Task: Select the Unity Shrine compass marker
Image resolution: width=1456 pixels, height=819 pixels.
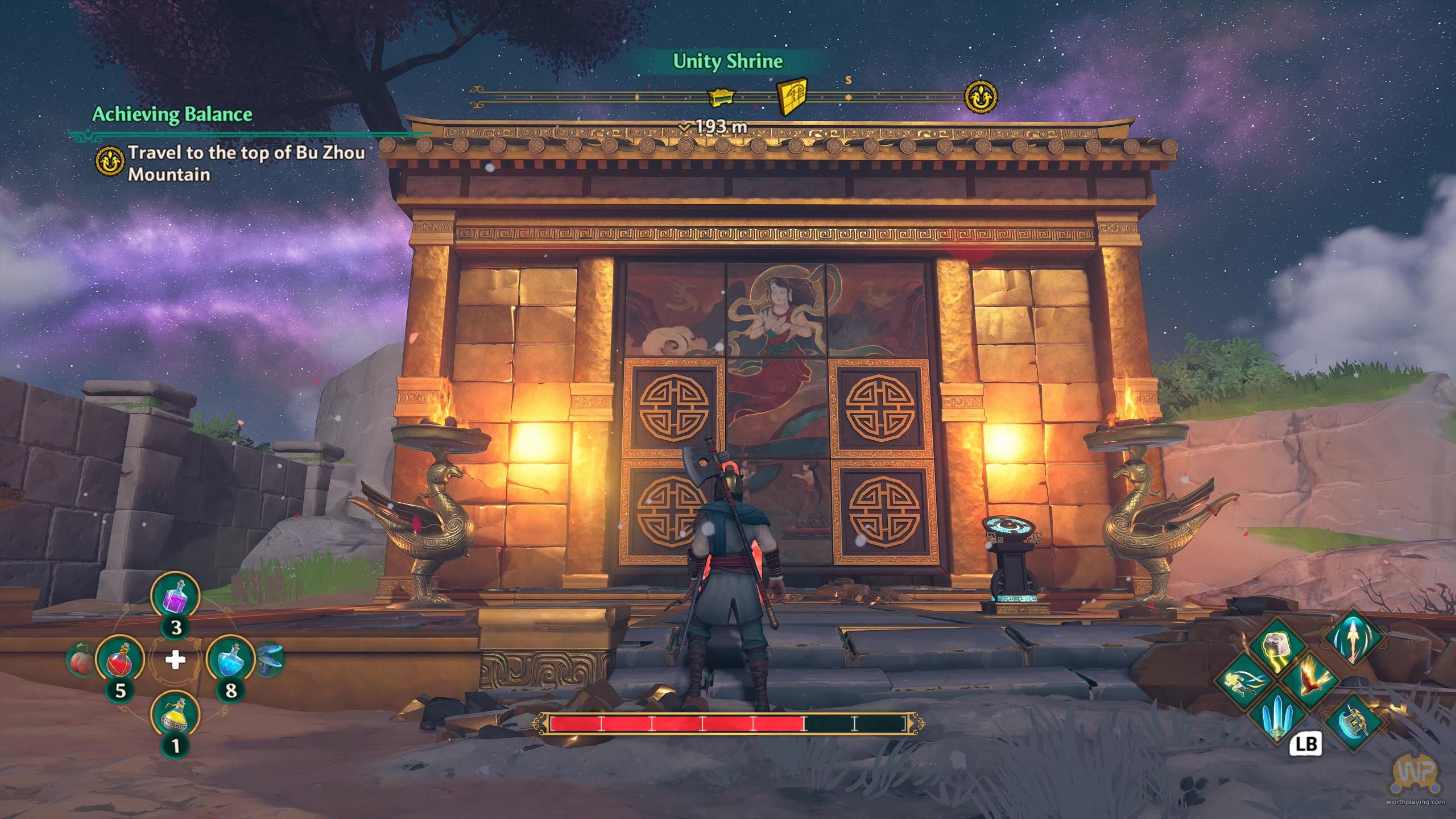Action: click(792, 96)
